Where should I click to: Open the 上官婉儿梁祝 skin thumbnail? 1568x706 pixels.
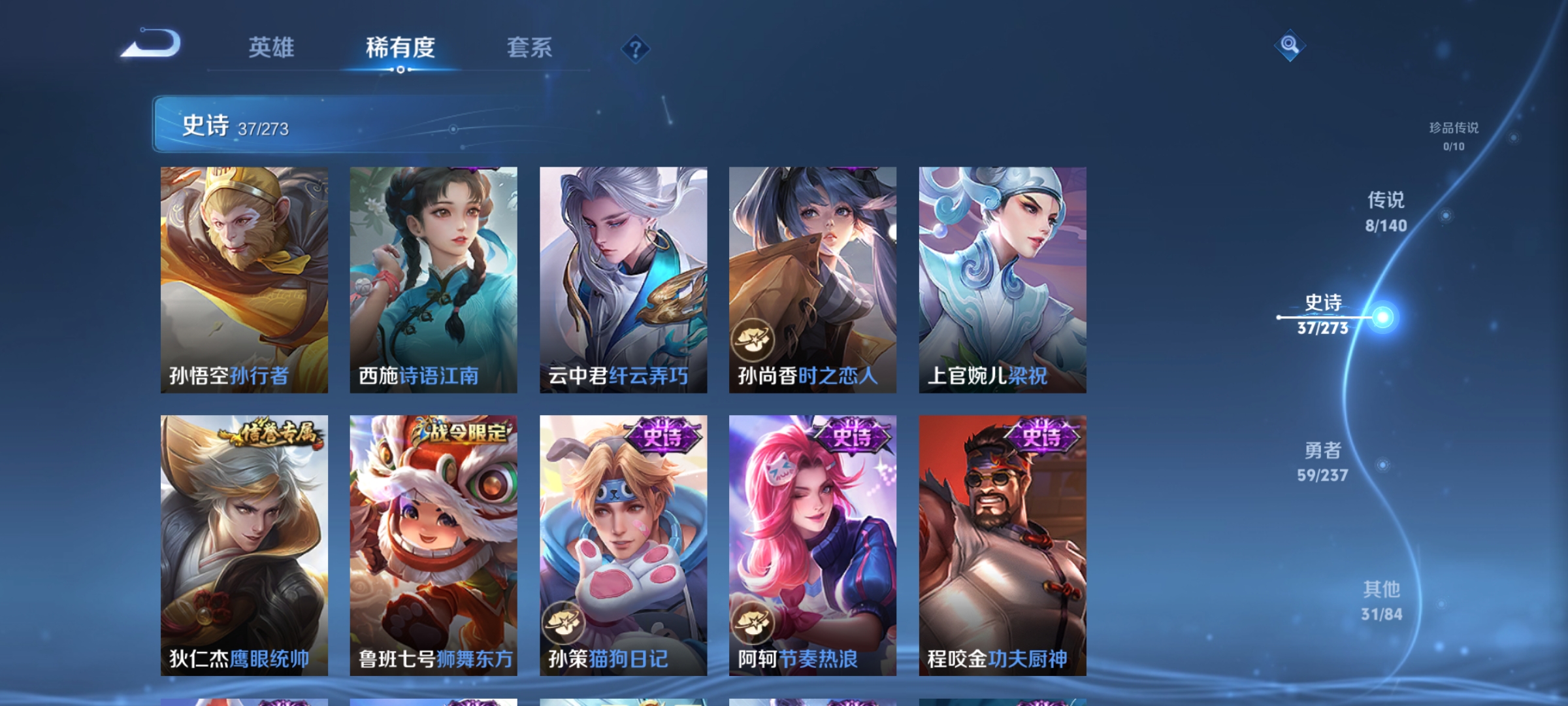pos(1002,278)
